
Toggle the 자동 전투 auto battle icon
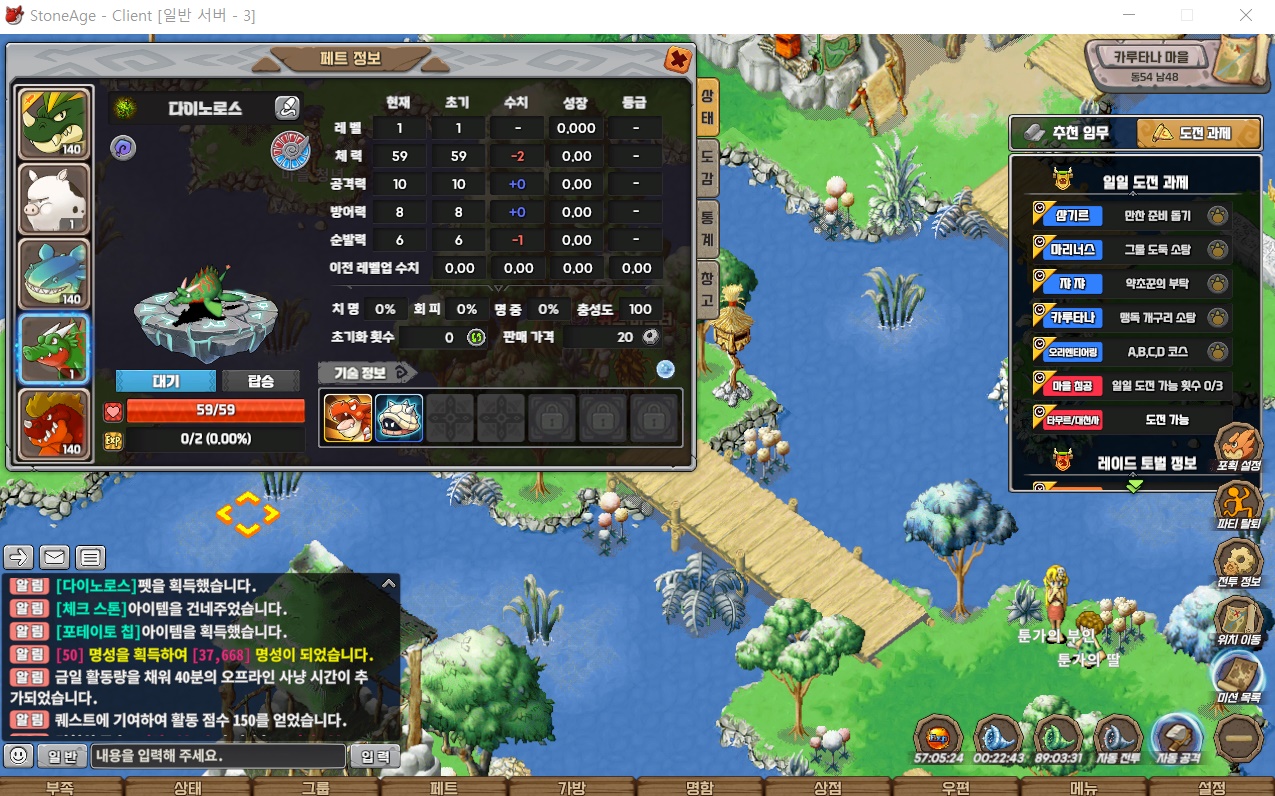point(1117,740)
